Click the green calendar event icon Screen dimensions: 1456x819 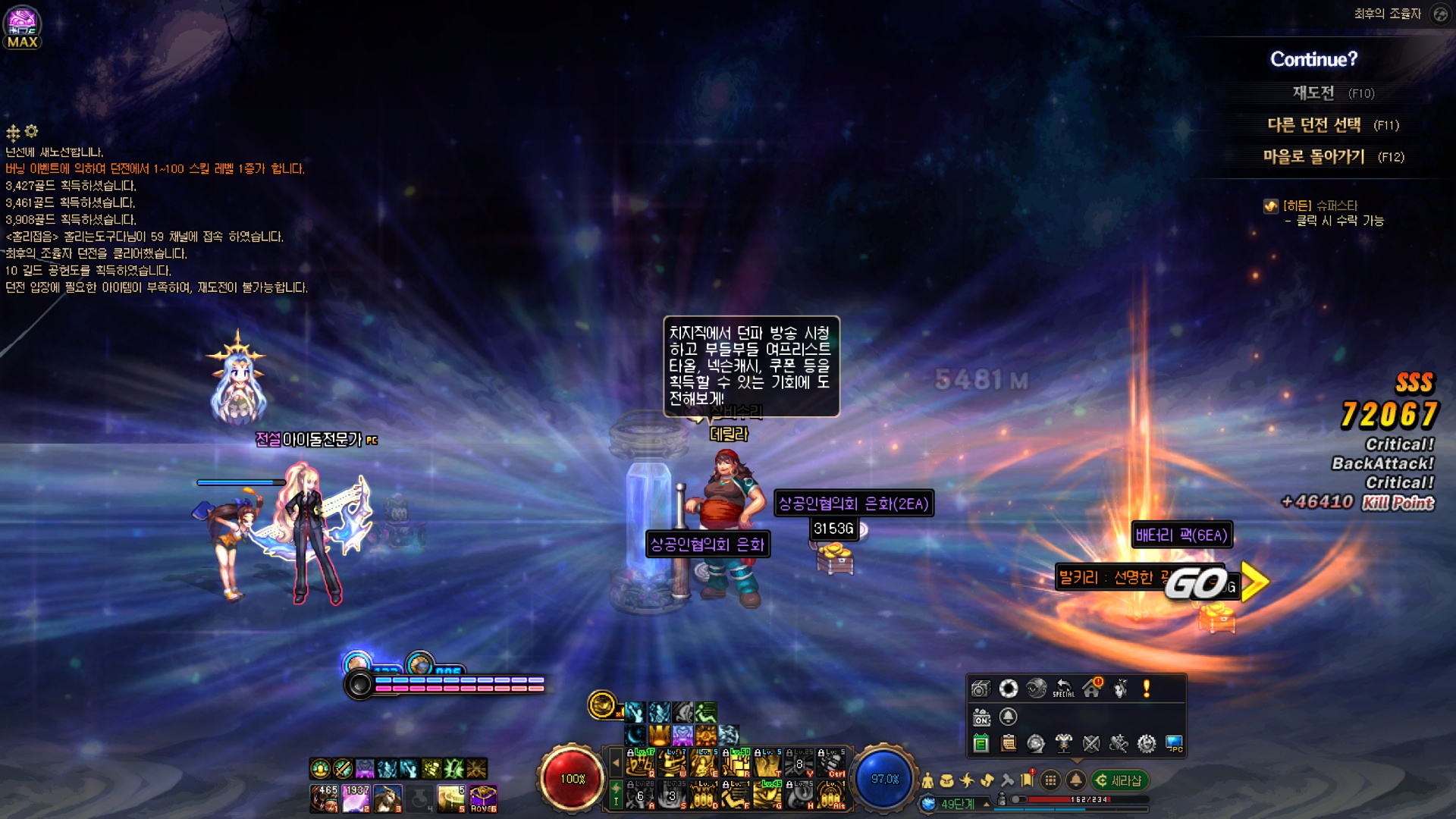click(981, 744)
